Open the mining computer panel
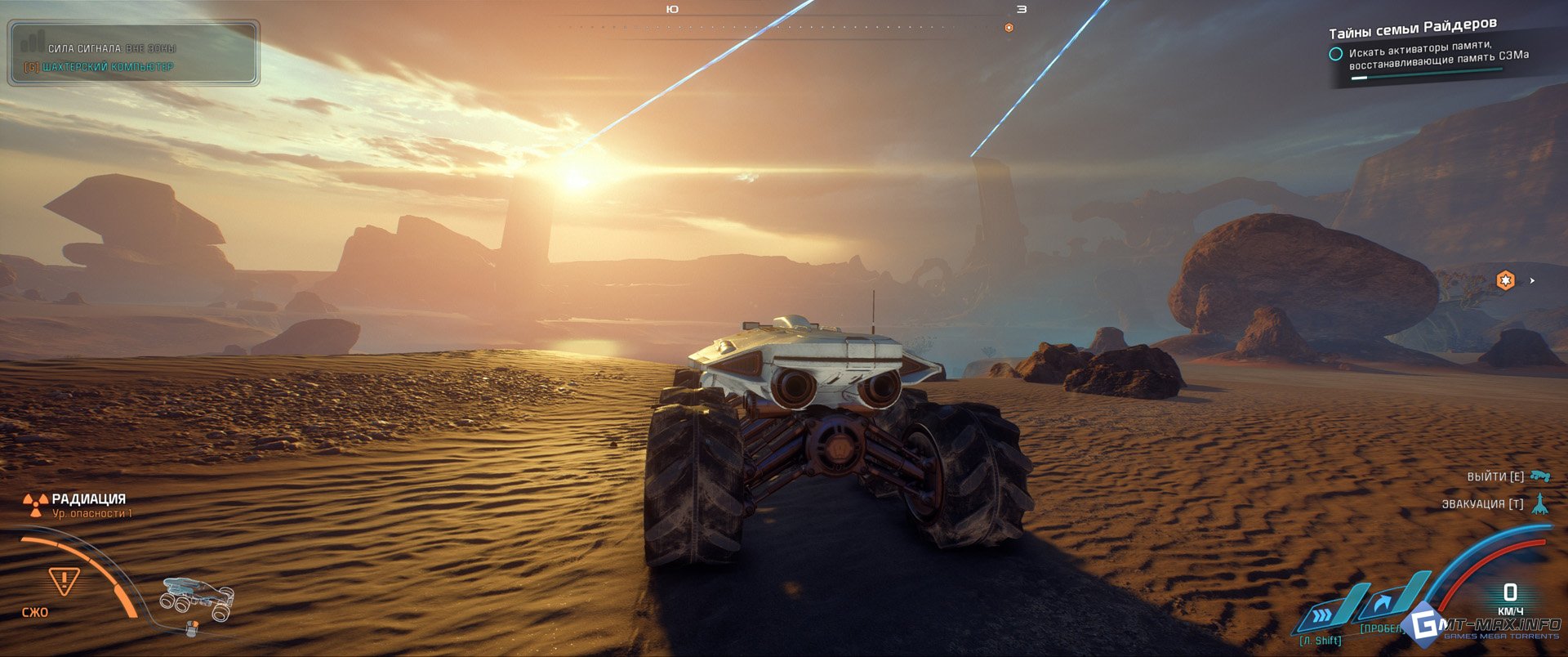 tap(108, 67)
